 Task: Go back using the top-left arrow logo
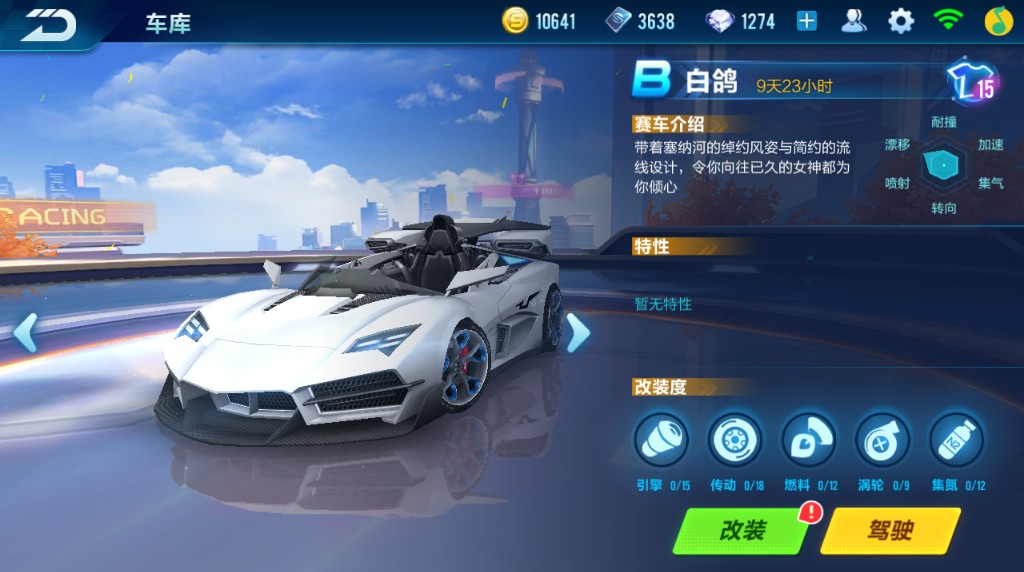(50, 23)
